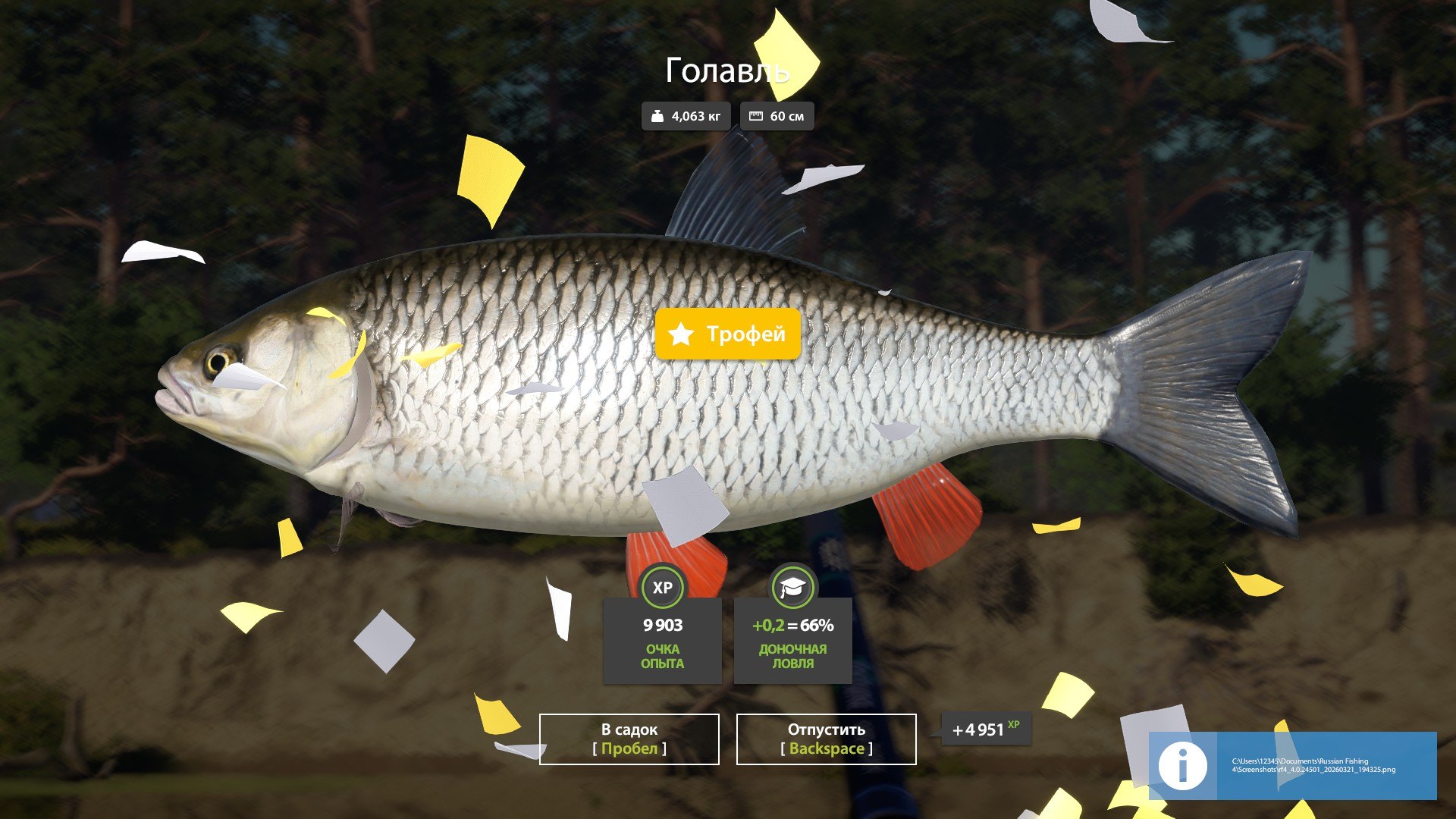
Task: Expand the ДОНОЧНАЯ ЛОВЛЯ skill details
Action: 792,655
